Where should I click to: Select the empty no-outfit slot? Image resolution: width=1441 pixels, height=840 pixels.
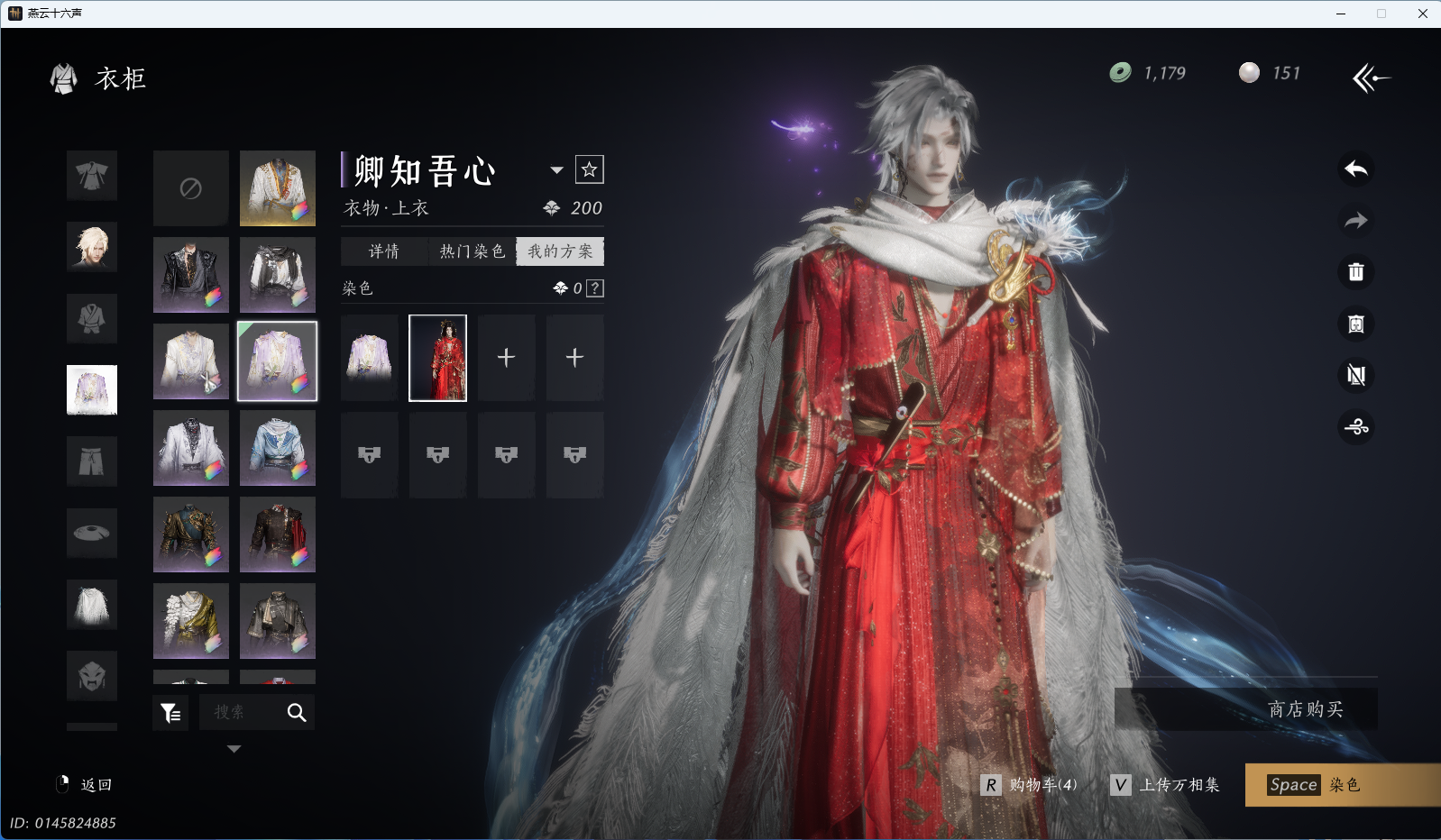[x=190, y=188]
